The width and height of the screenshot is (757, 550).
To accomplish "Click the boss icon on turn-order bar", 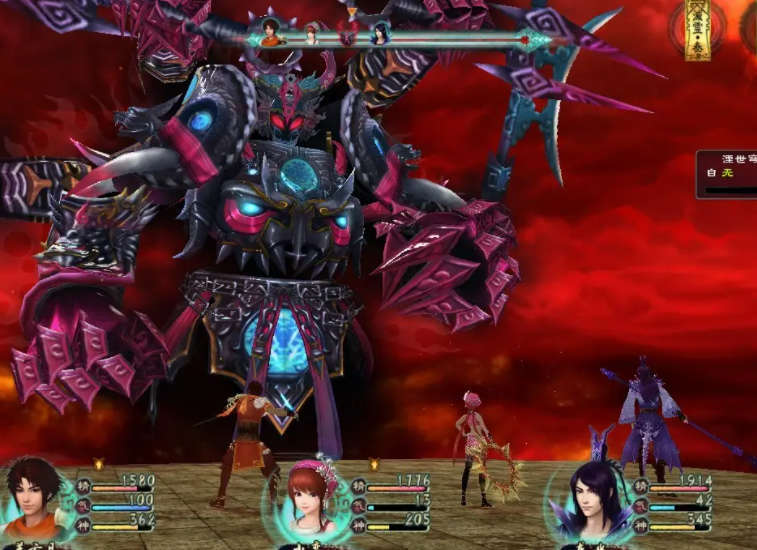I will tap(346, 36).
